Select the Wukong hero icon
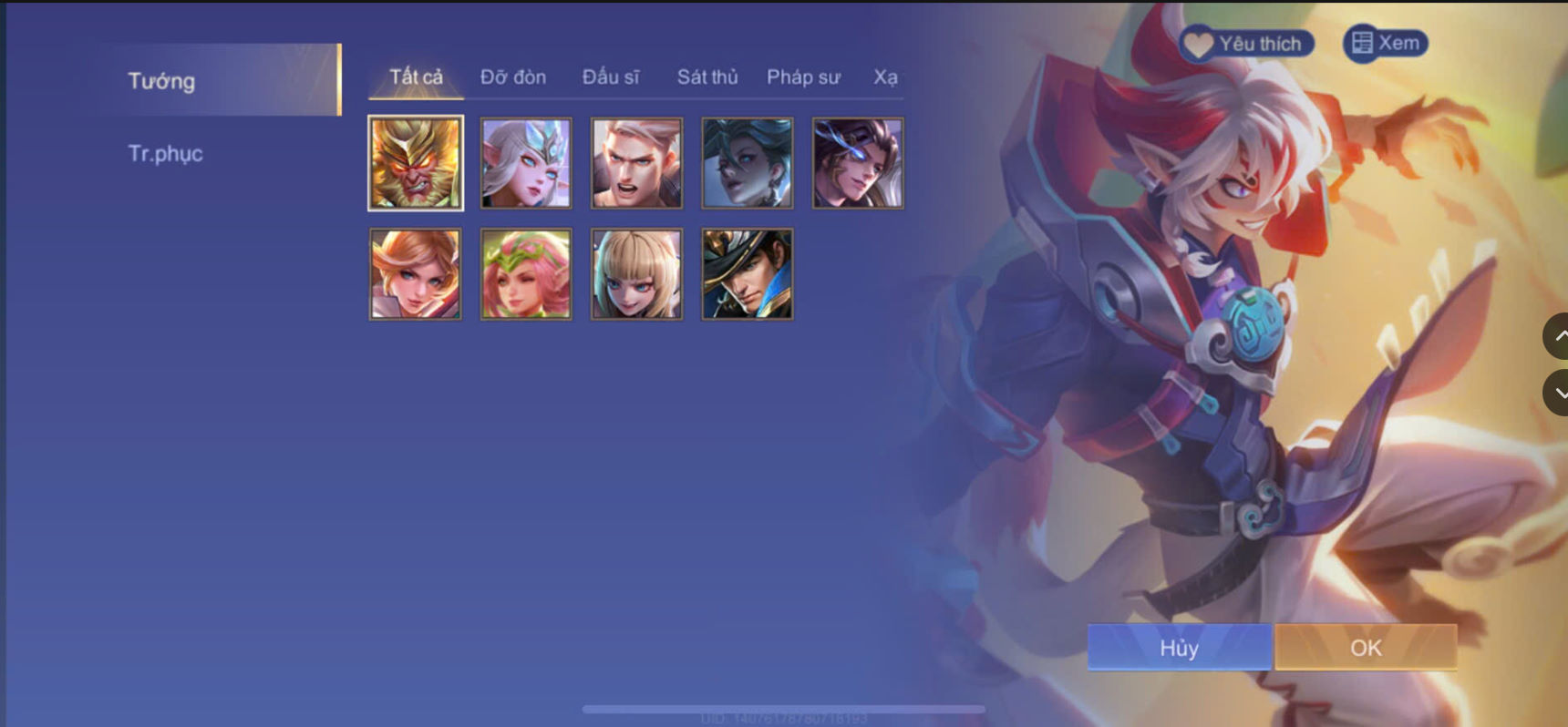Image resolution: width=1568 pixels, height=727 pixels. [416, 162]
